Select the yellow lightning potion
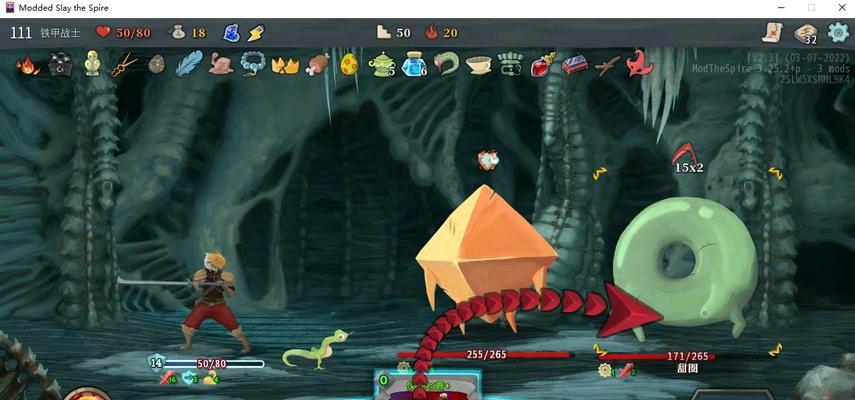Image resolution: width=855 pixels, height=400 pixels. (x=255, y=33)
